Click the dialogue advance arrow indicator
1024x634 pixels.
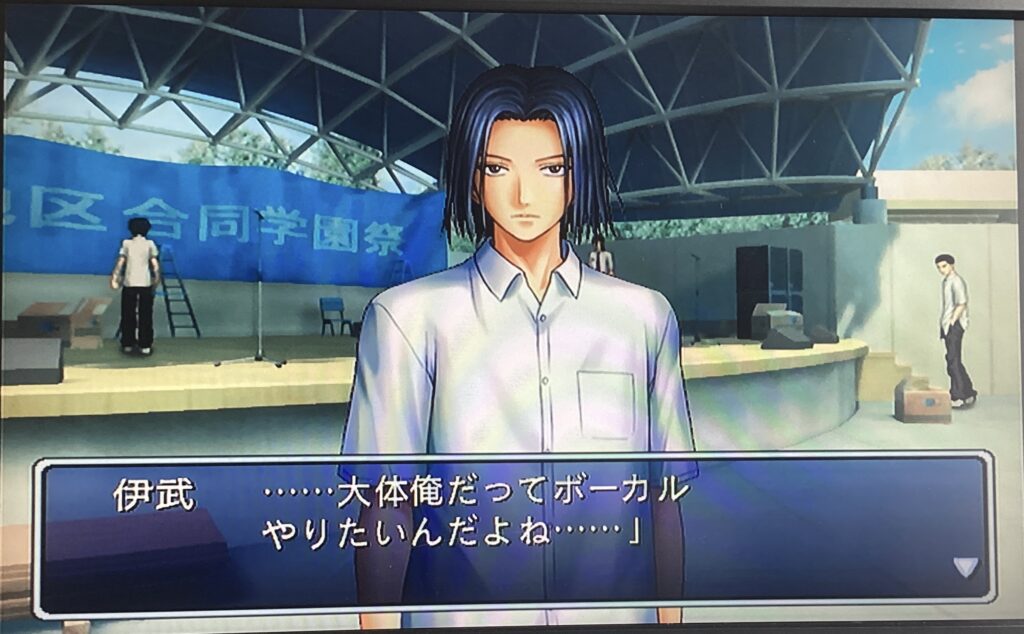[x=965, y=567]
